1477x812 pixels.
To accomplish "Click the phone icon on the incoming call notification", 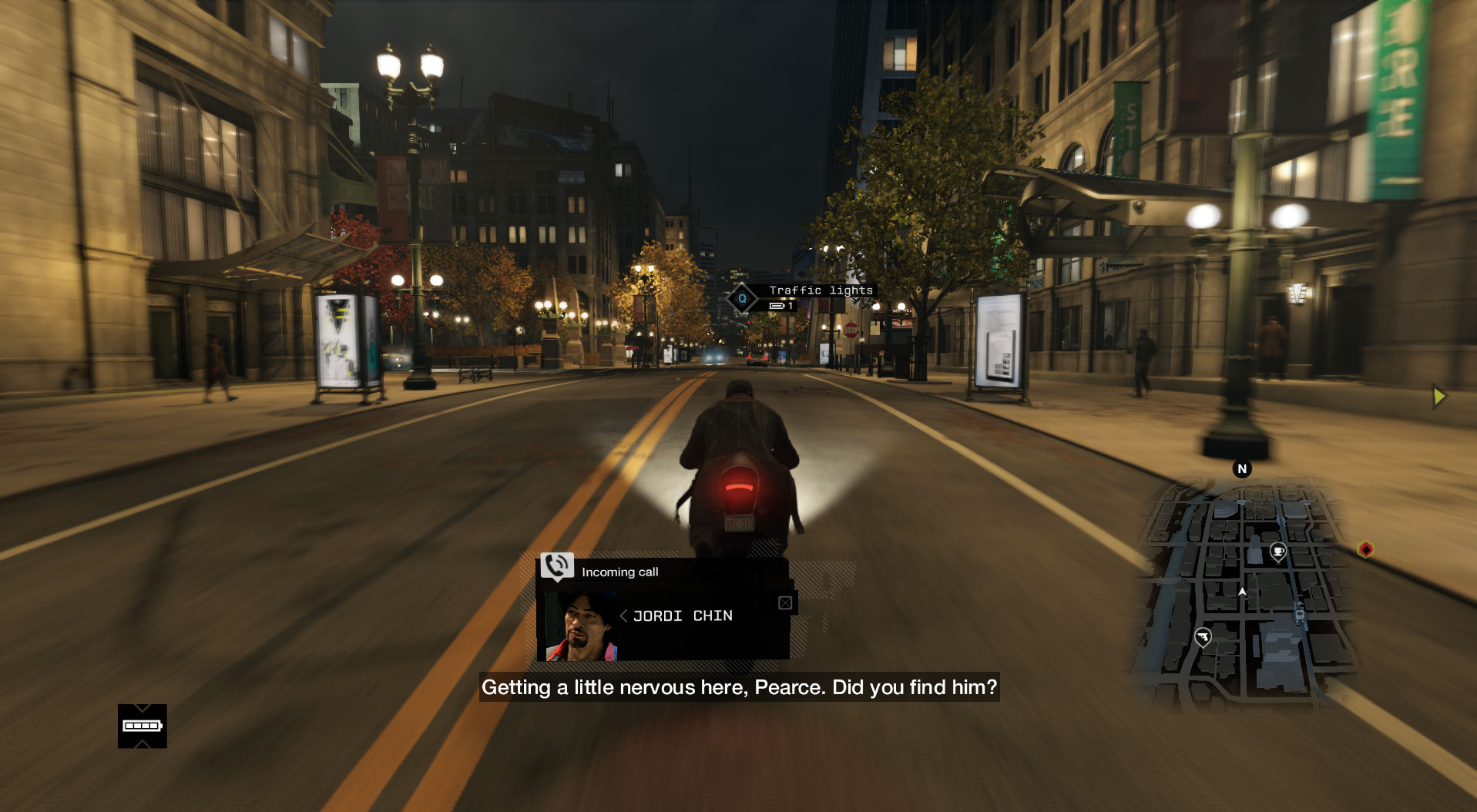I will point(556,565).
